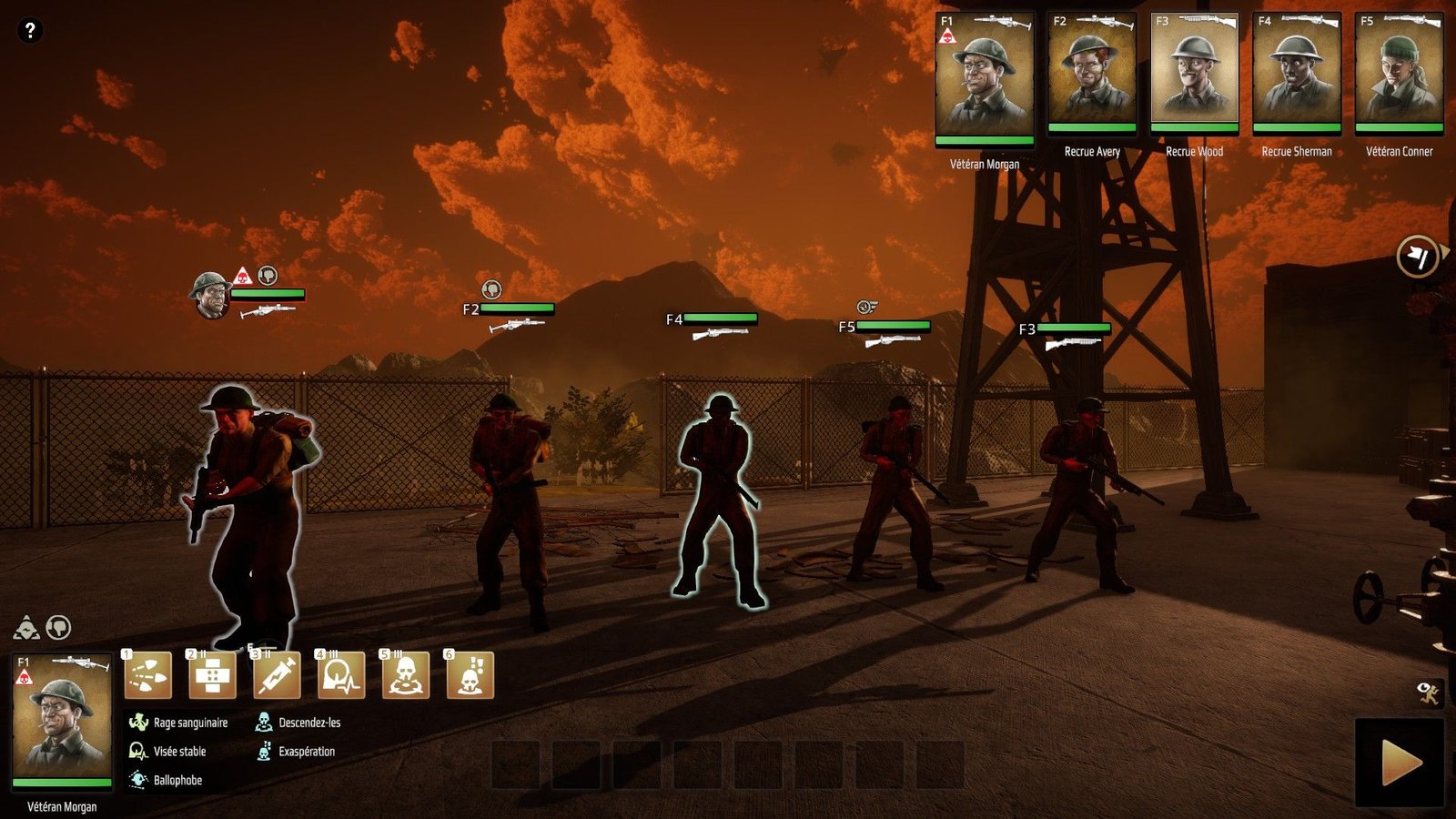
Task: Pick the Recrue Sherman portrait card
Action: click(x=1296, y=73)
